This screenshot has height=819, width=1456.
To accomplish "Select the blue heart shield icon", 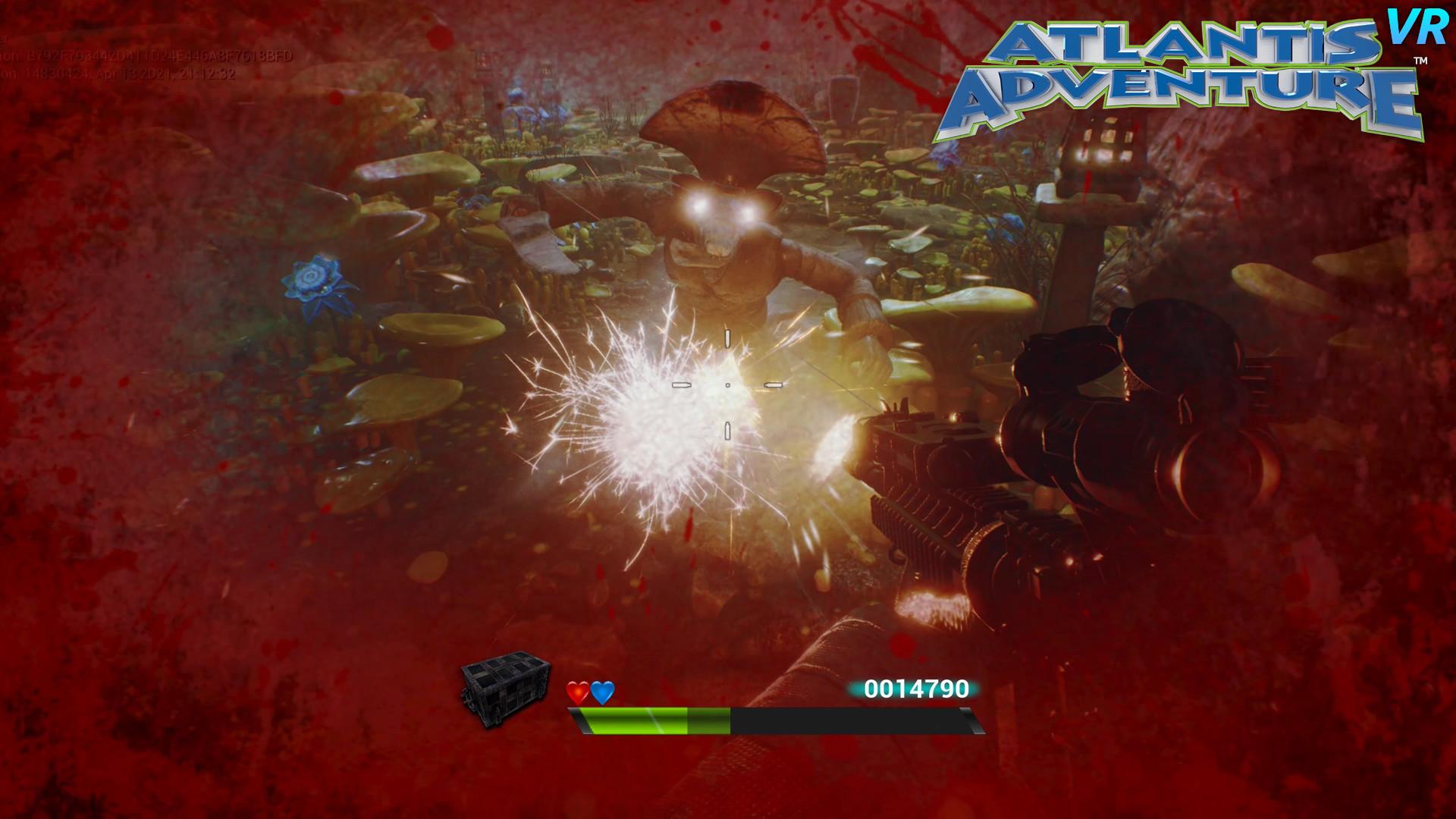I will click(x=603, y=692).
